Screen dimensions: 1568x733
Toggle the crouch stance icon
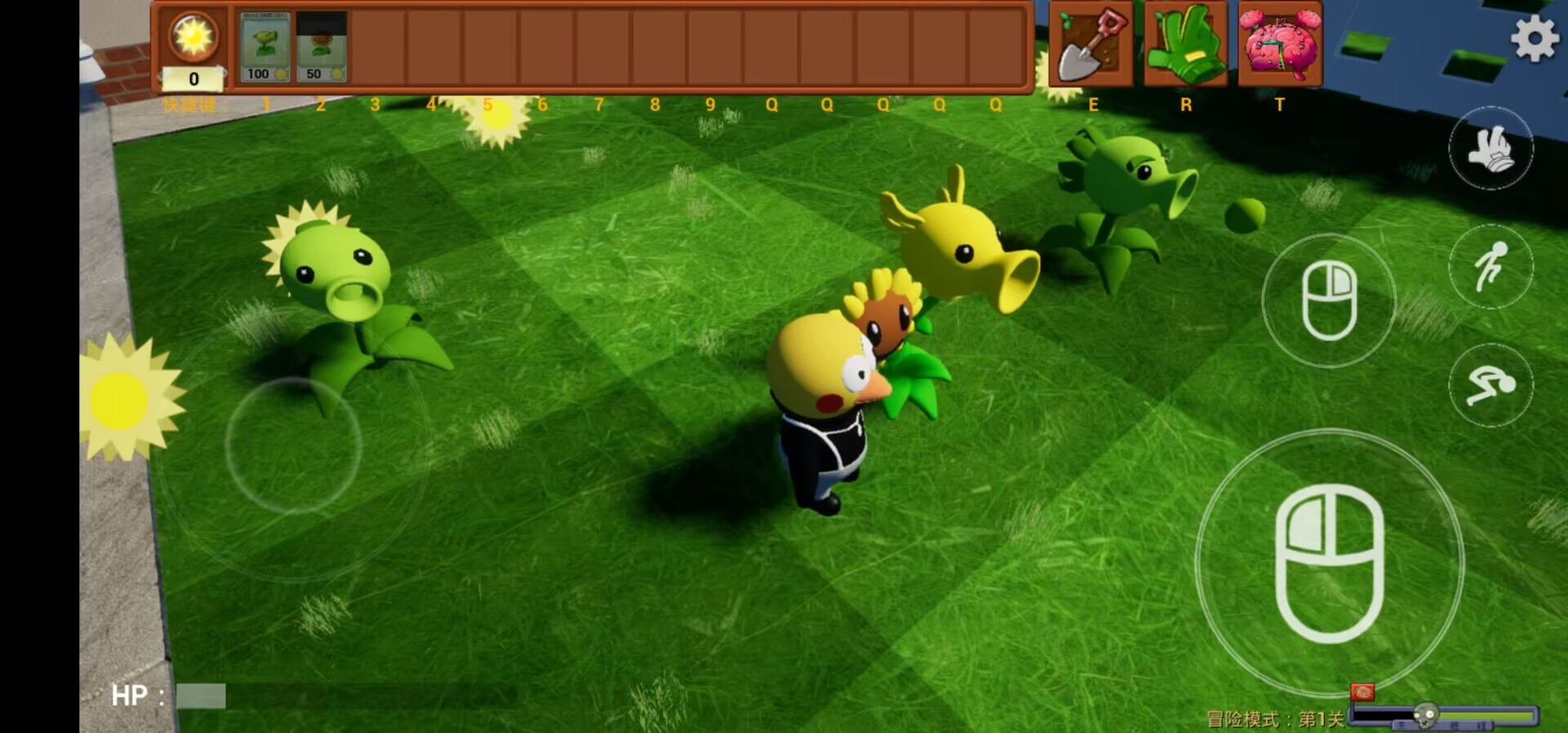(1491, 384)
